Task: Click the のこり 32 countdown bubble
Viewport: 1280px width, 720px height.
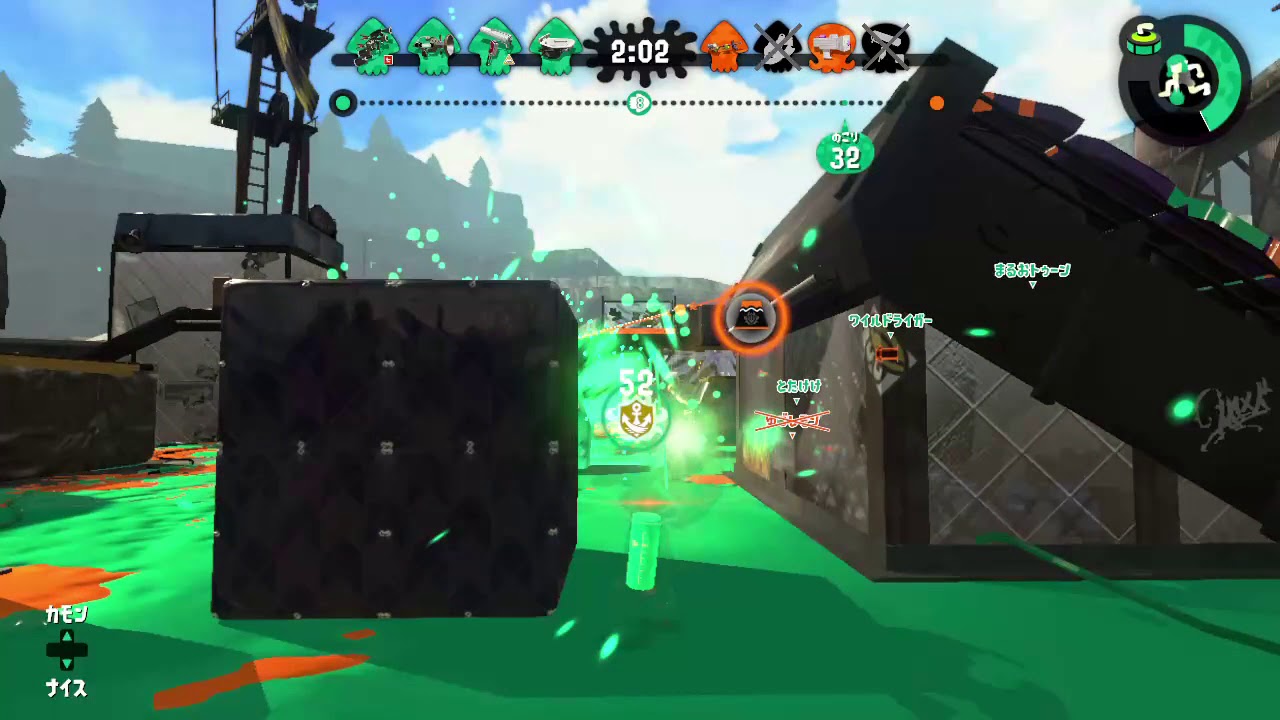Action: click(x=845, y=150)
